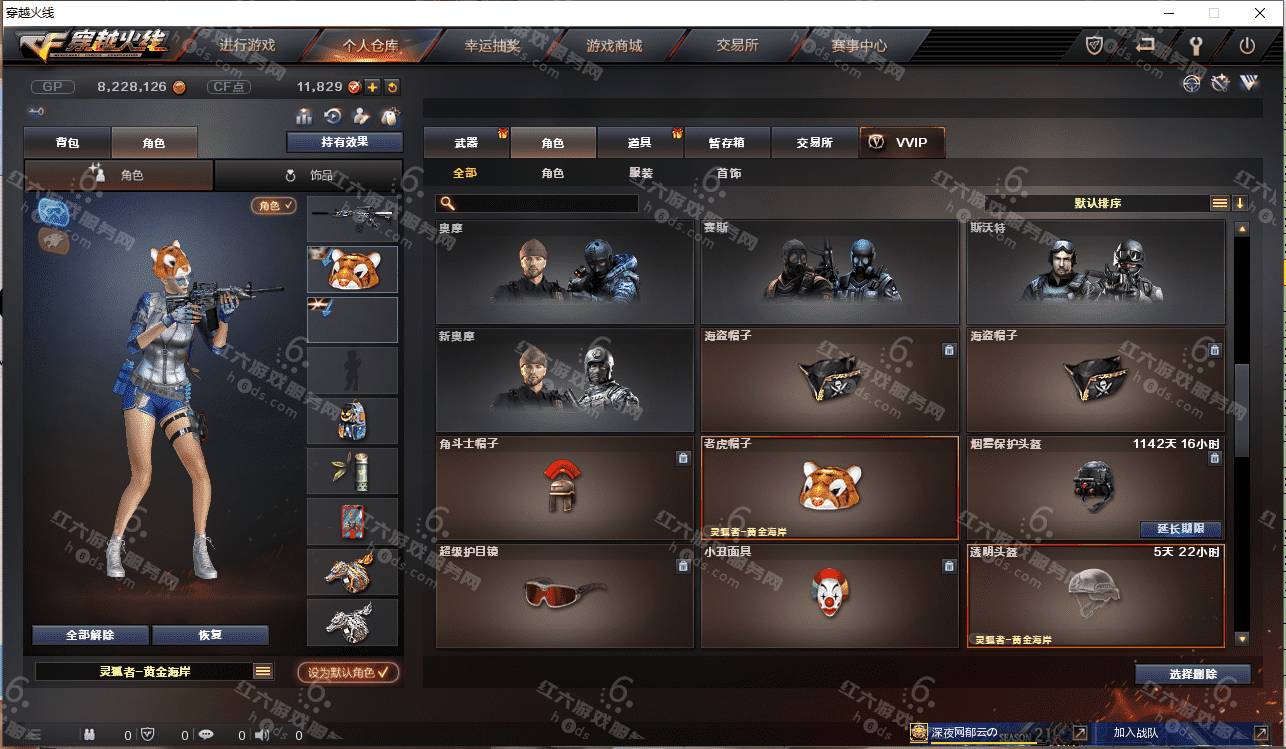Extend duration with 延长期限 button

(x=1180, y=529)
